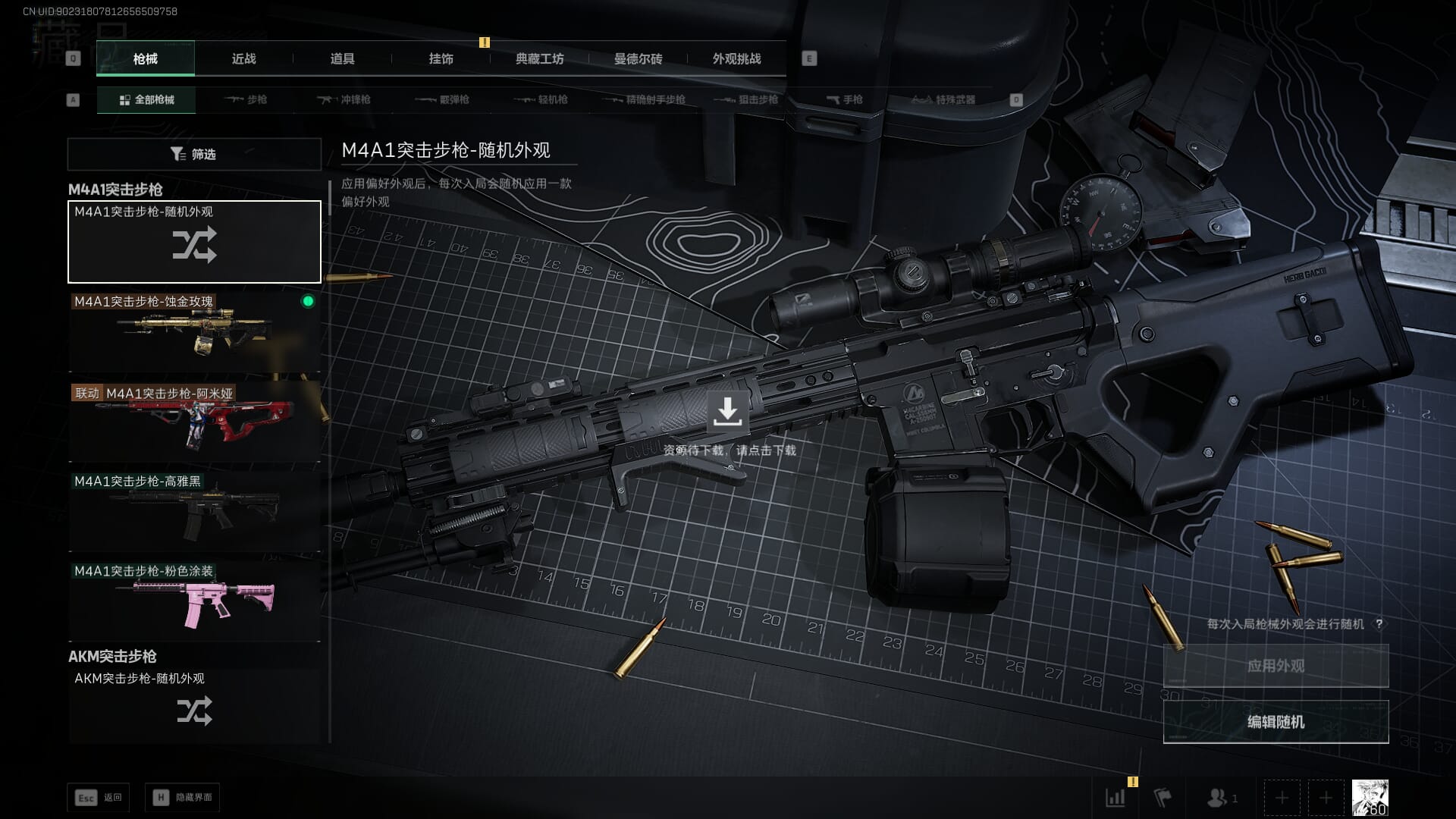
Task: Download the skin resource via download icon
Action: click(x=727, y=412)
